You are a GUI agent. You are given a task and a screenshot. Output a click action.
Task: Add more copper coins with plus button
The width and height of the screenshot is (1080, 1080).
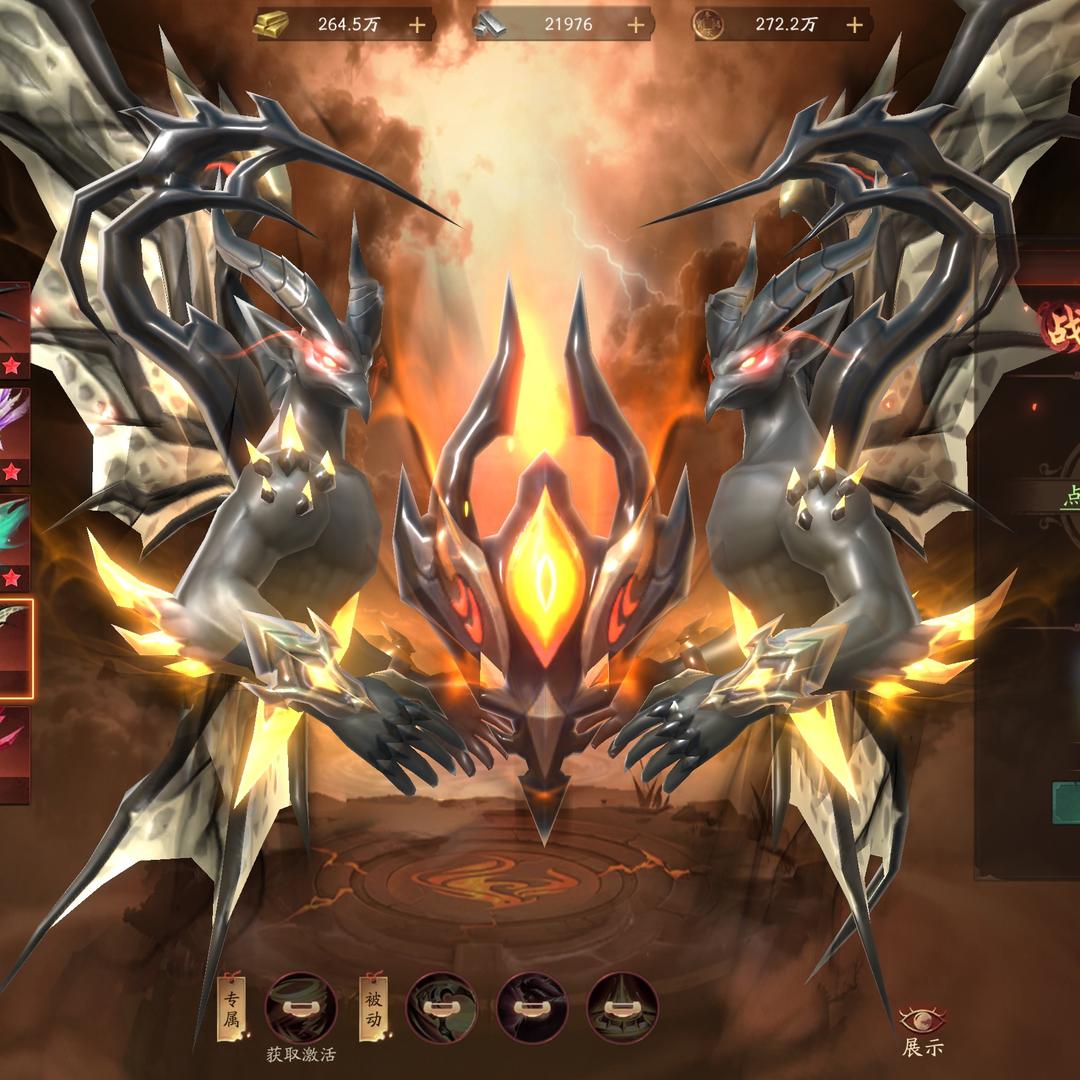(x=854, y=25)
